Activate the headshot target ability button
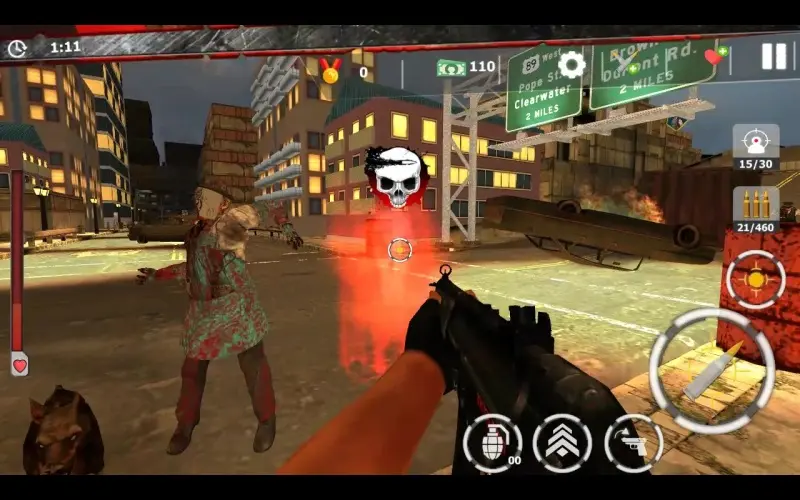The image size is (800, 500). (x=755, y=141)
